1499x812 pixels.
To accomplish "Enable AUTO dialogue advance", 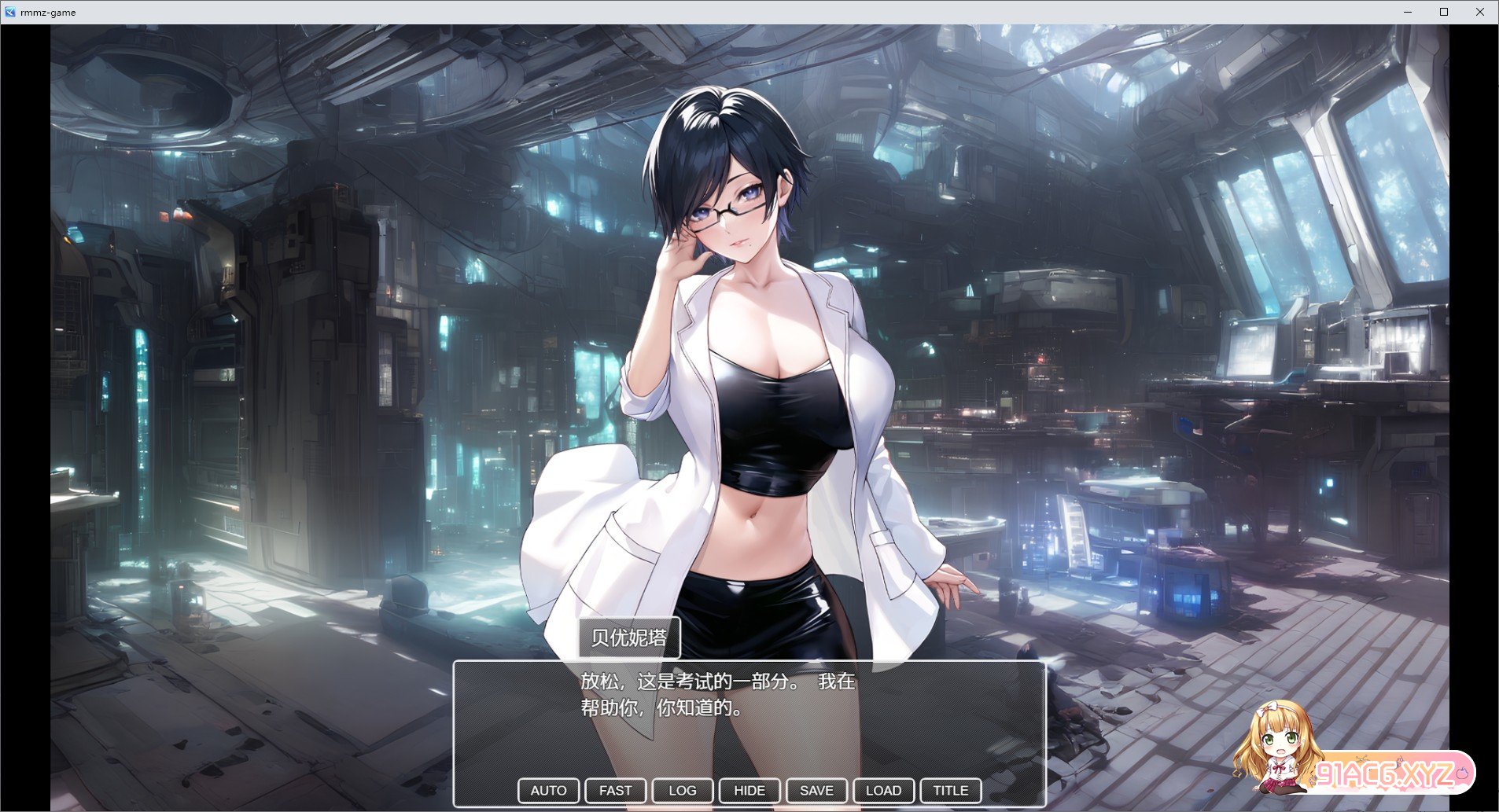I will pyautogui.click(x=548, y=791).
